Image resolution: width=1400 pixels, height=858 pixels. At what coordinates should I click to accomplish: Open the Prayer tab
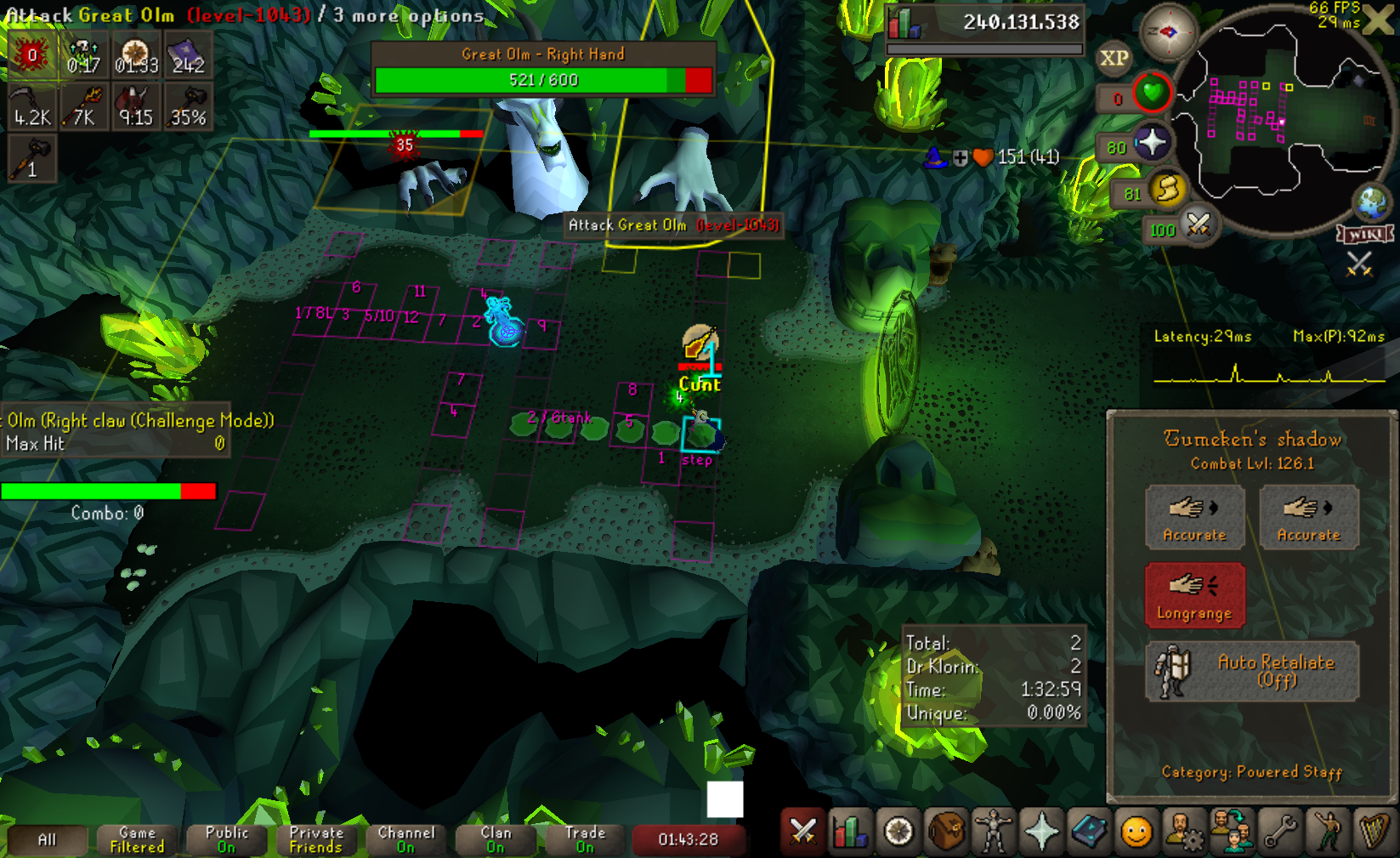click(x=1041, y=832)
